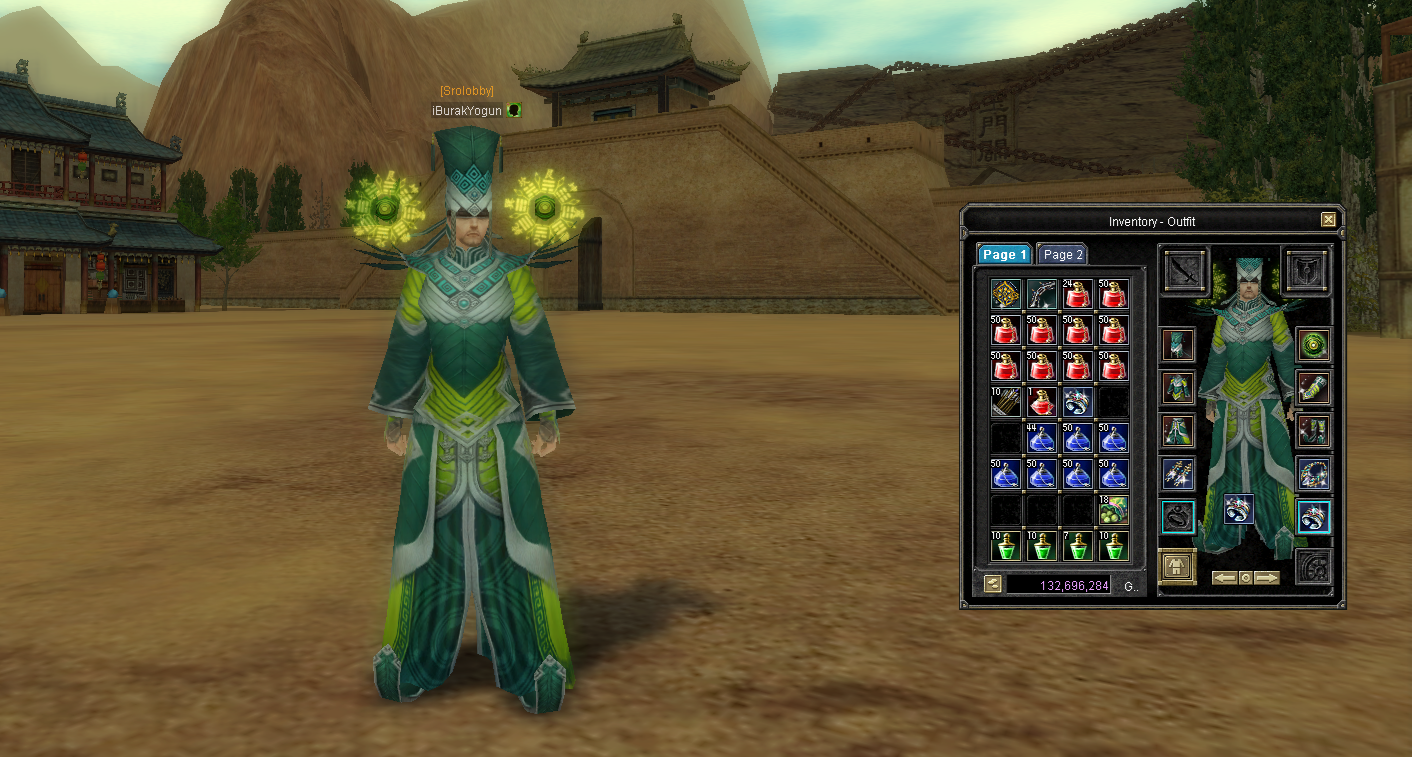Click the empty weapon sword slot
The width and height of the screenshot is (1412, 757).
click(x=1186, y=270)
